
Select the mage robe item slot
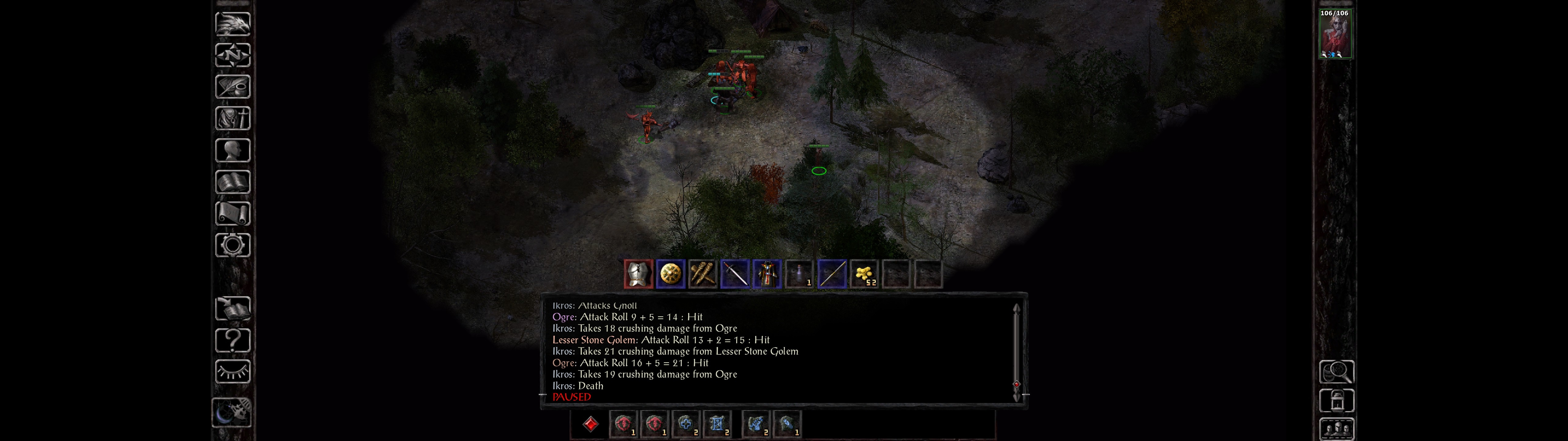click(767, 274)
